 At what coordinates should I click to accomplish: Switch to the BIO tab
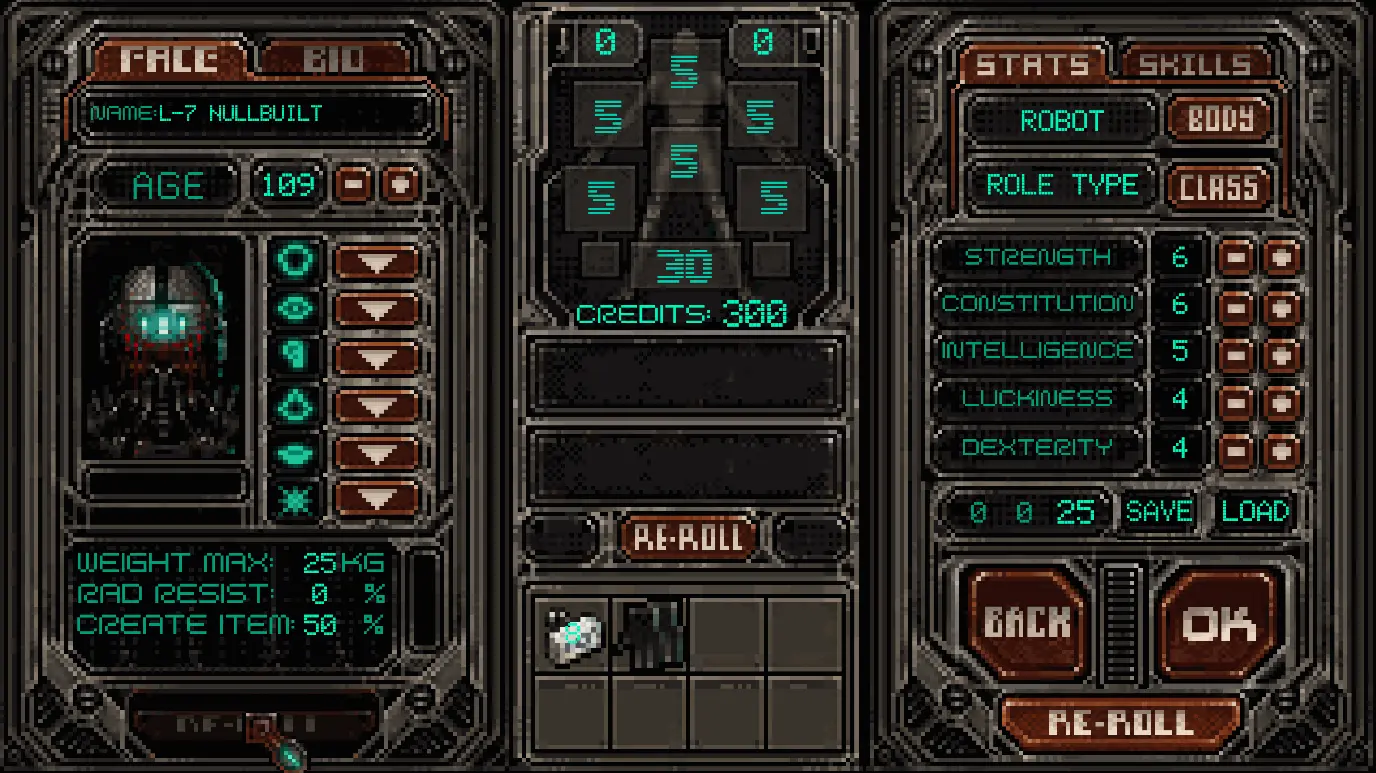coord(336,60)
